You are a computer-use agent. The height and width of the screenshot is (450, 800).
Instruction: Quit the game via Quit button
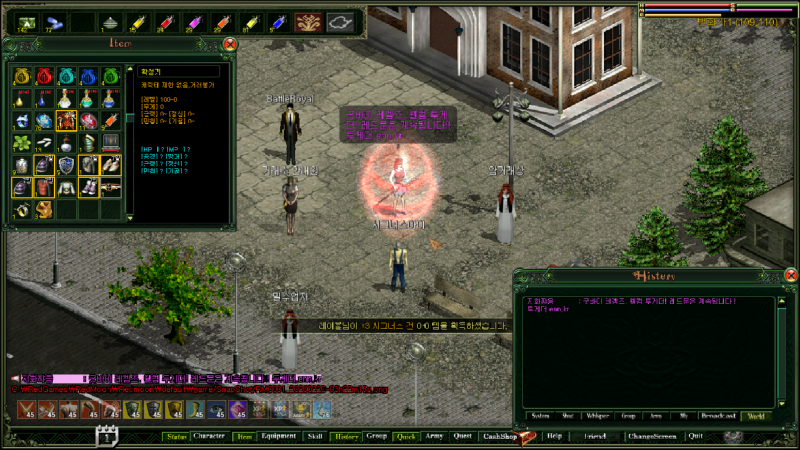tap(695, 437)
